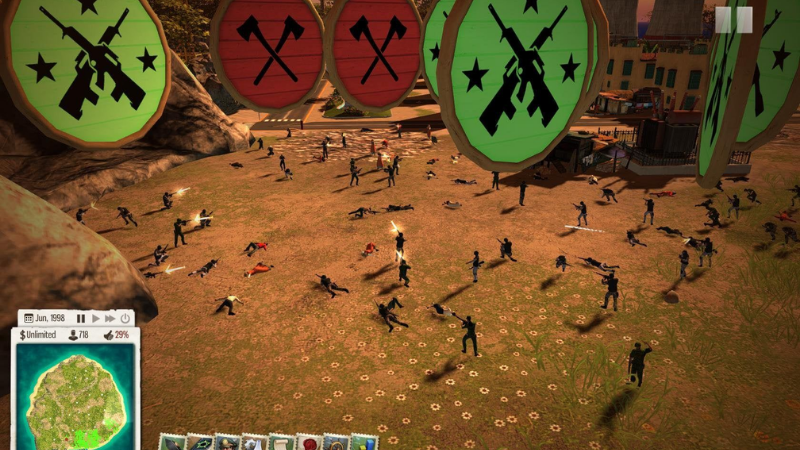The image size is (800, 450).
Task: Open the soldier portrait stamp
Action: (x=227, y=442)
